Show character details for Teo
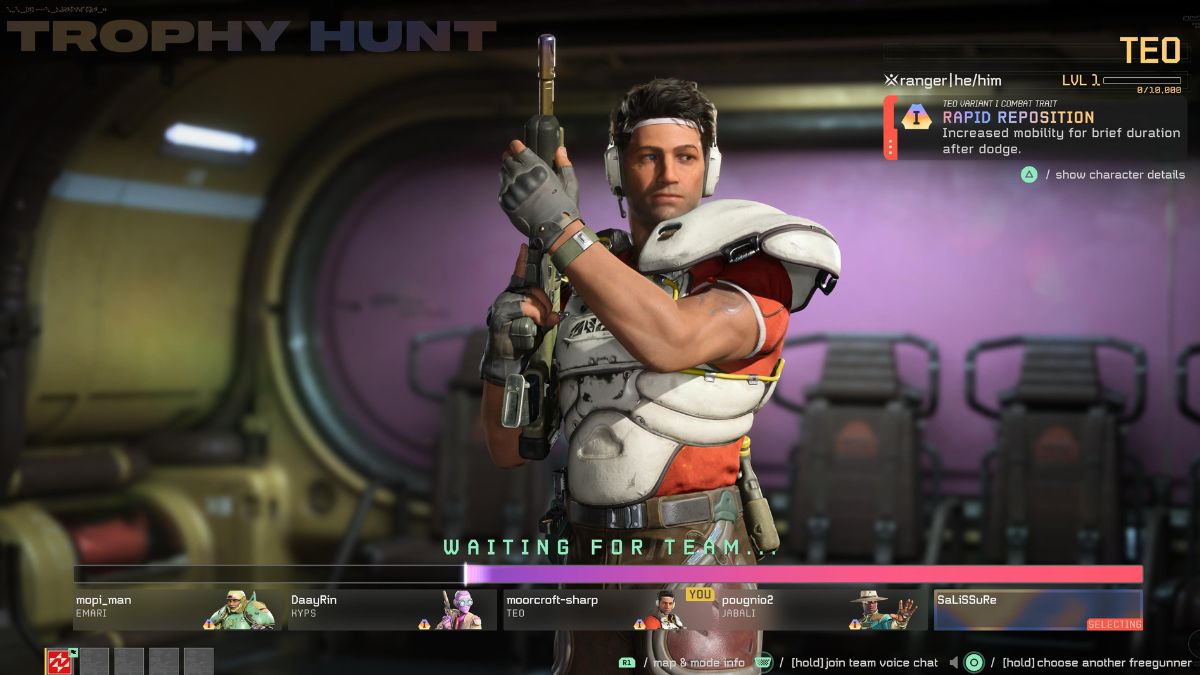1200x675 pixels. click(x=1104, y=175)
